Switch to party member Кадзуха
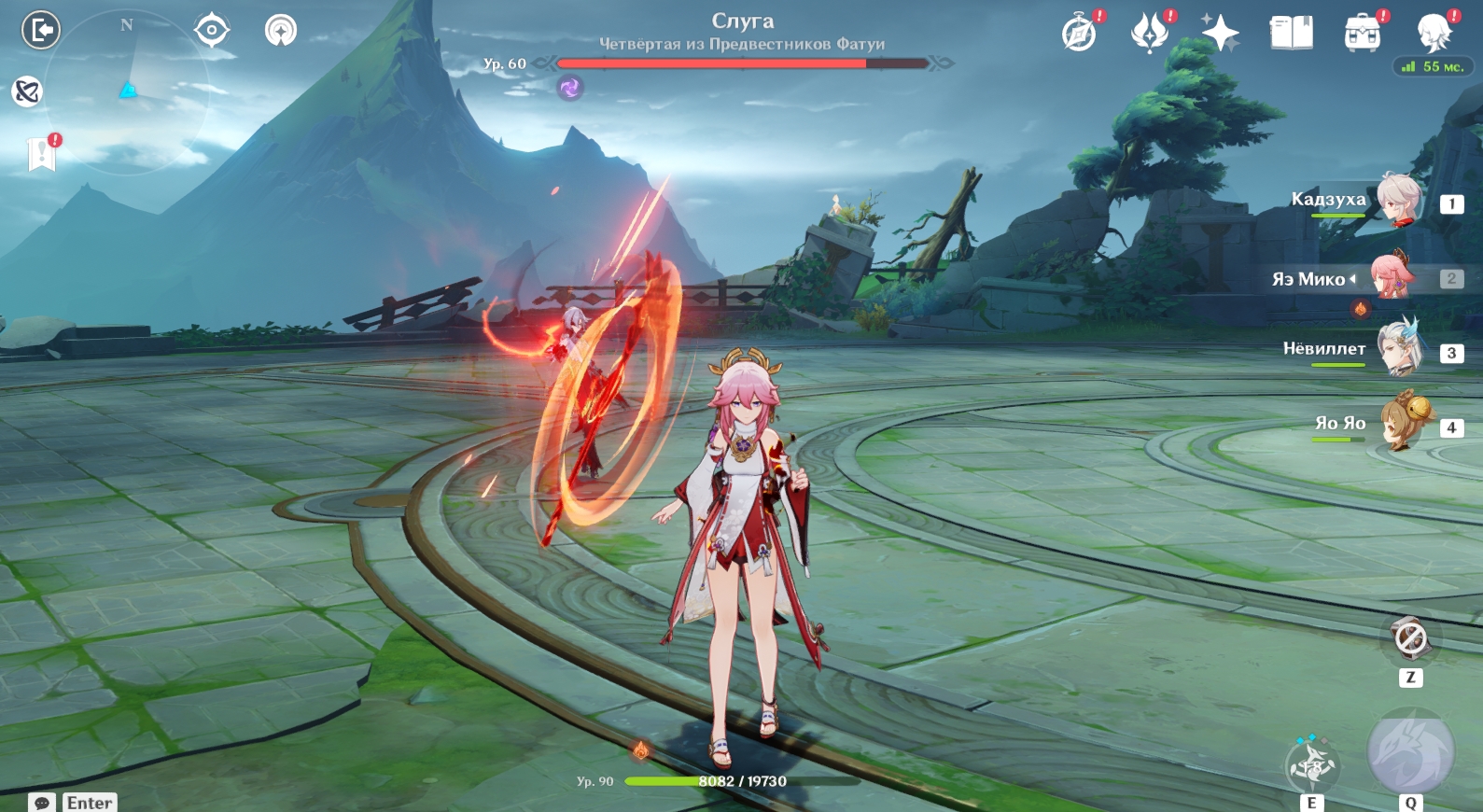 tap(1398, 200)
